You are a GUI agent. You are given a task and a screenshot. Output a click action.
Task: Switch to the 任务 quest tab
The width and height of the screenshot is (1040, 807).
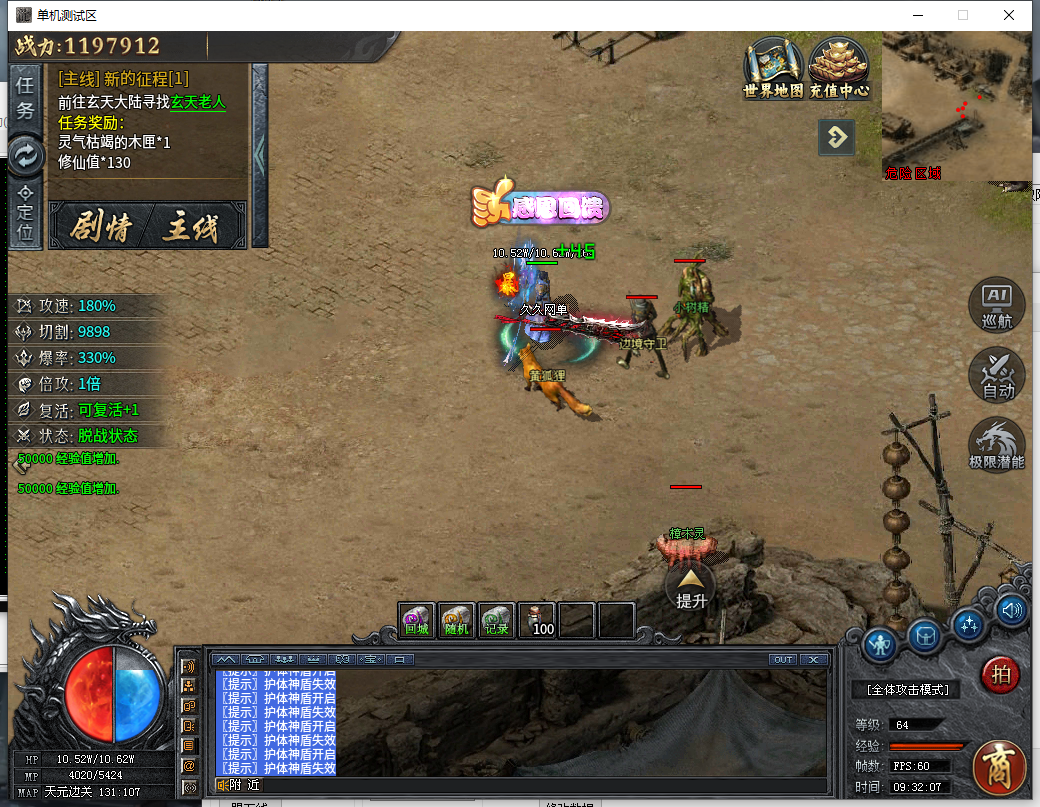[26, 97]
